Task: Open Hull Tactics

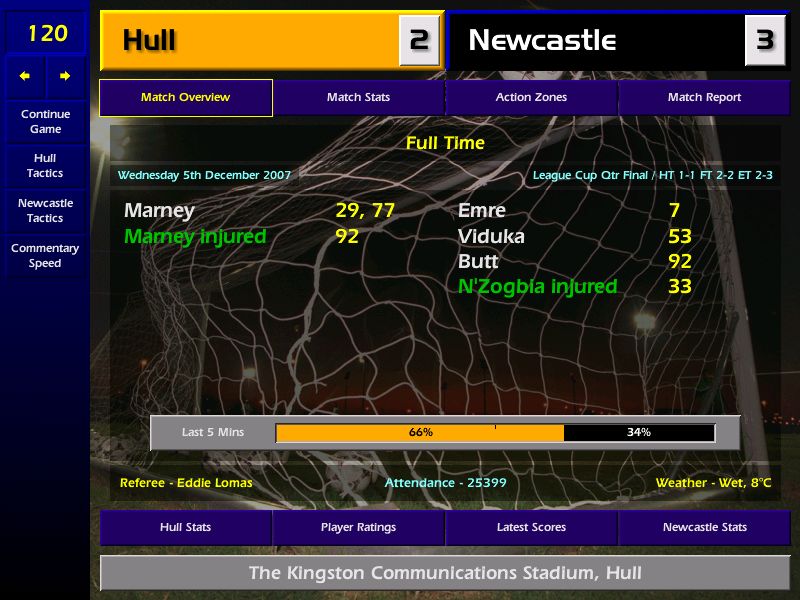Action: tap(45, 165)
